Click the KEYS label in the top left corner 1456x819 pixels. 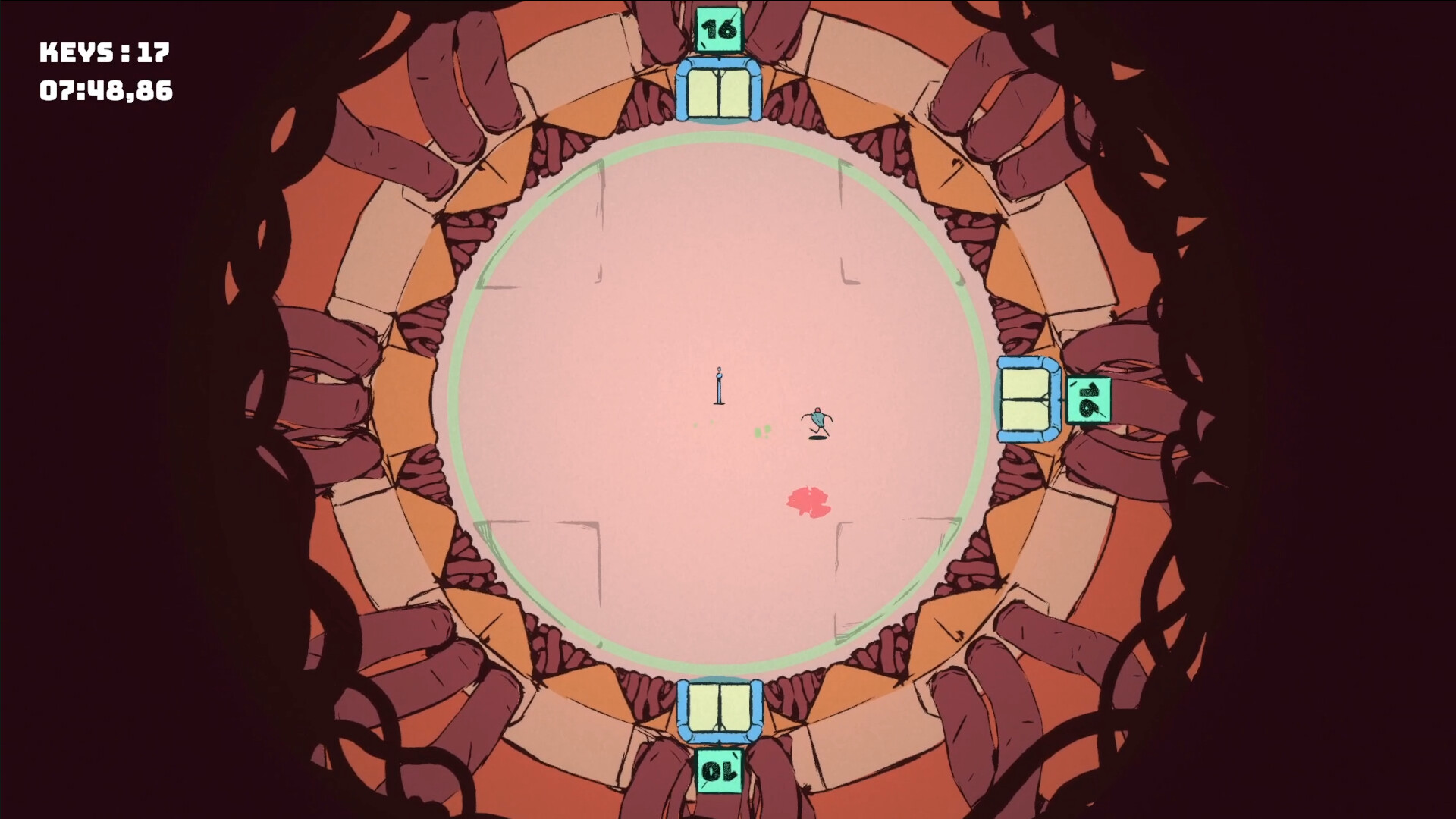76,53
